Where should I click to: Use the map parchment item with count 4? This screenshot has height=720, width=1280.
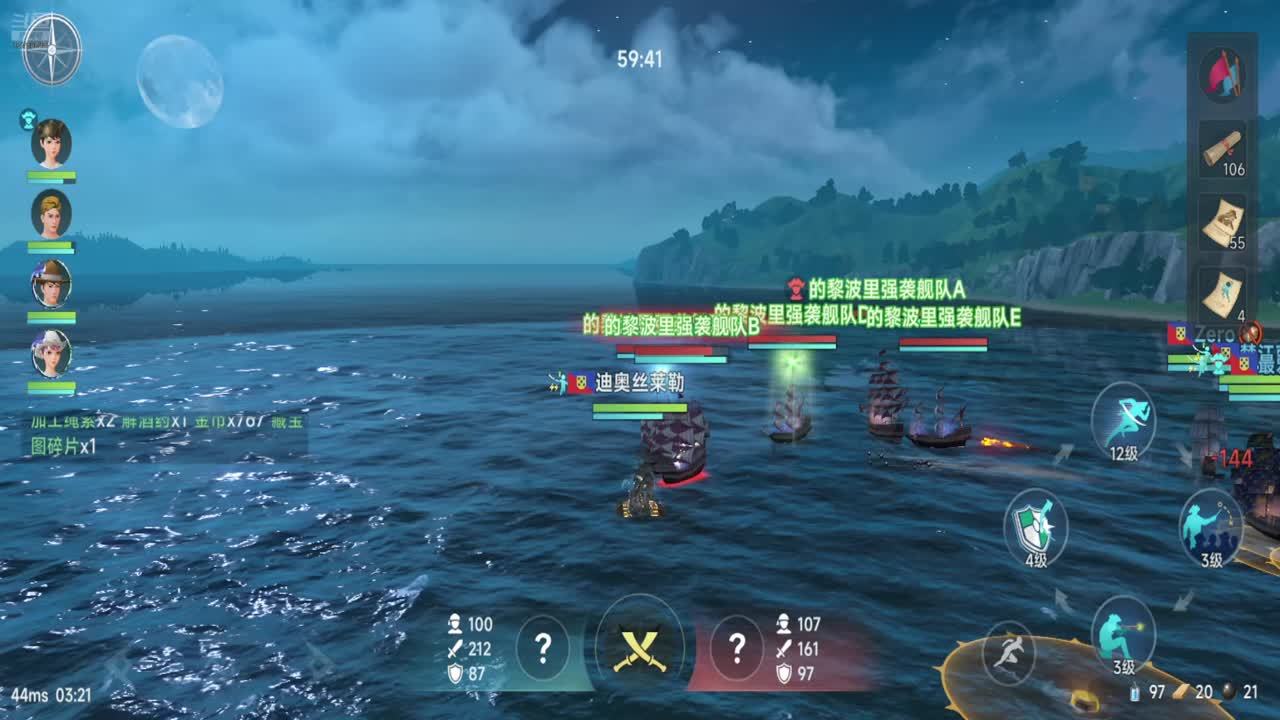[x=1222, y=294]
